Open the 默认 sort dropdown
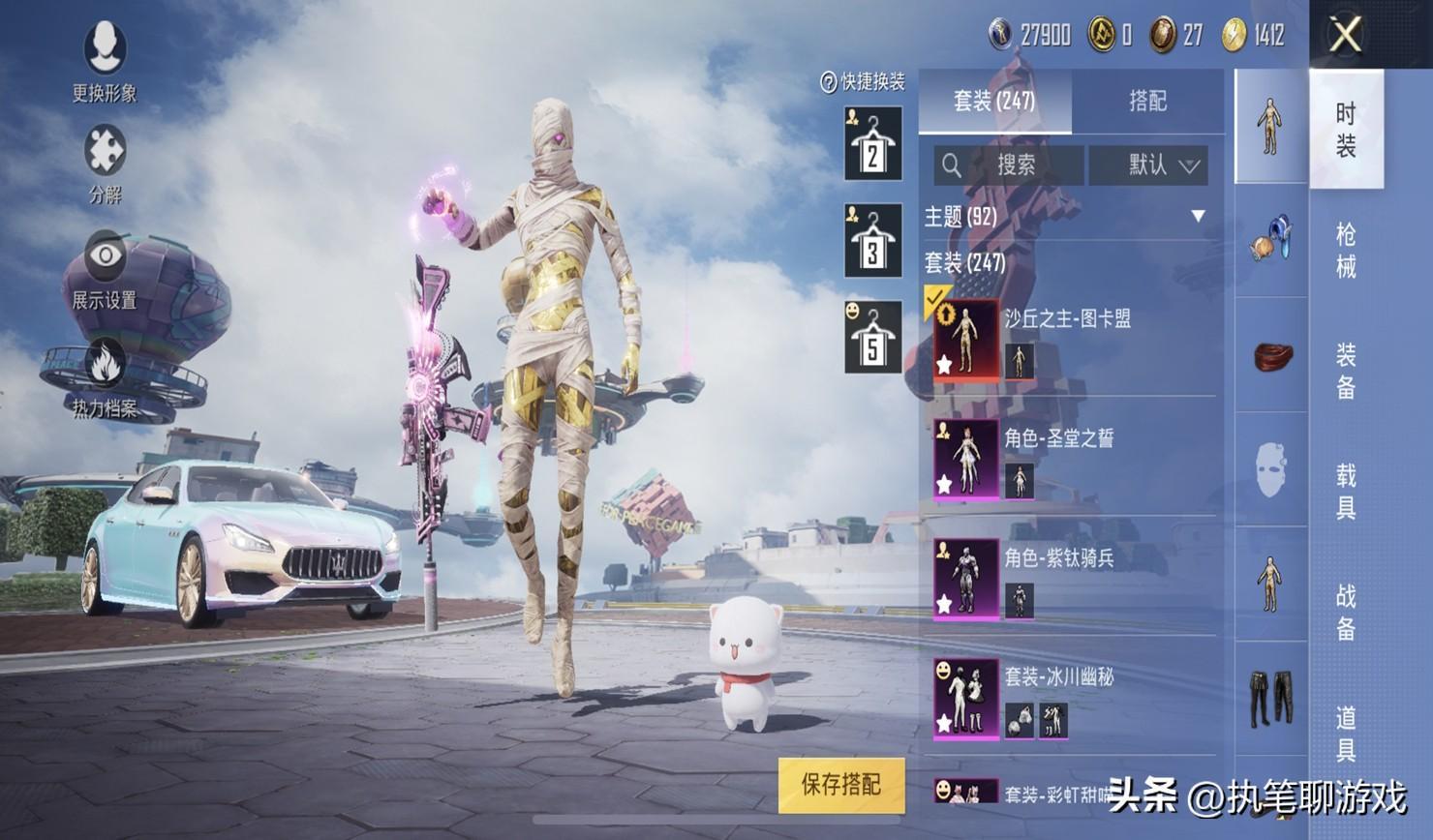This screenshot has width=1433, height=840. click(x=1159, y=165)
